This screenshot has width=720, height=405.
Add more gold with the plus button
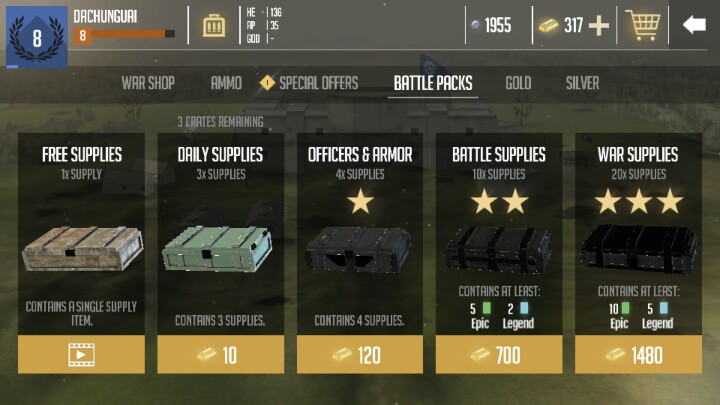point(599,25)
